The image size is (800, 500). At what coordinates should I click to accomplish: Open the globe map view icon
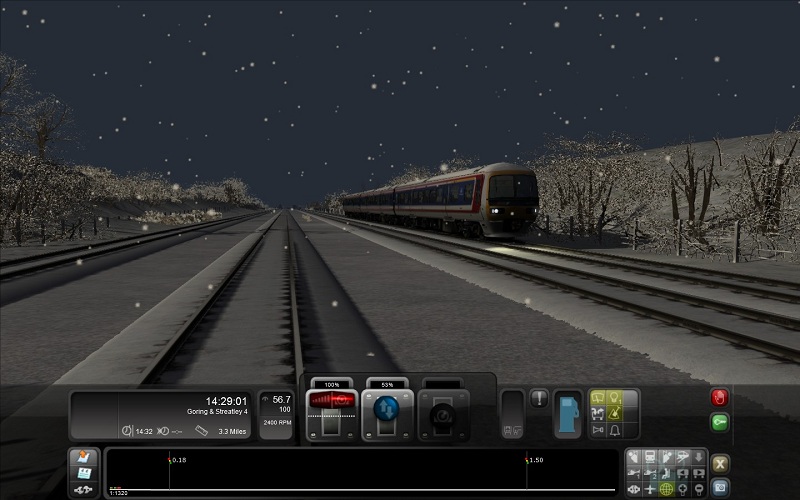click(x=666, y=489)
